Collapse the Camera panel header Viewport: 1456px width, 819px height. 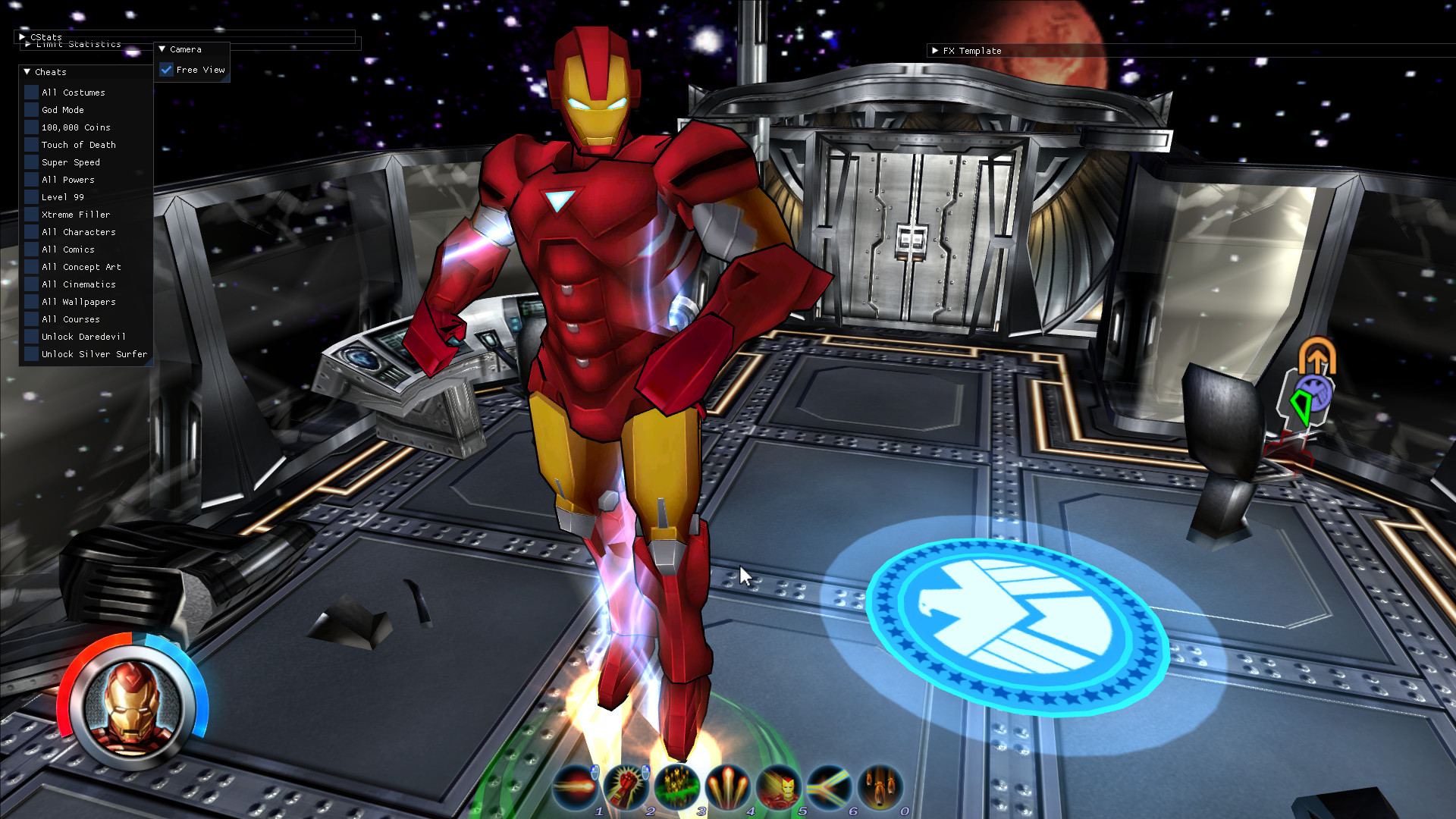click(162, 49)
